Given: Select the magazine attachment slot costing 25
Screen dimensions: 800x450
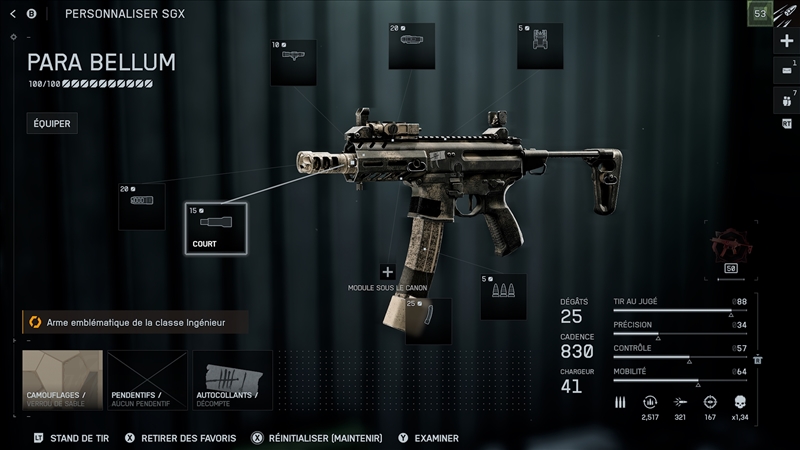Looking at the screenshot, I should 428,320.
